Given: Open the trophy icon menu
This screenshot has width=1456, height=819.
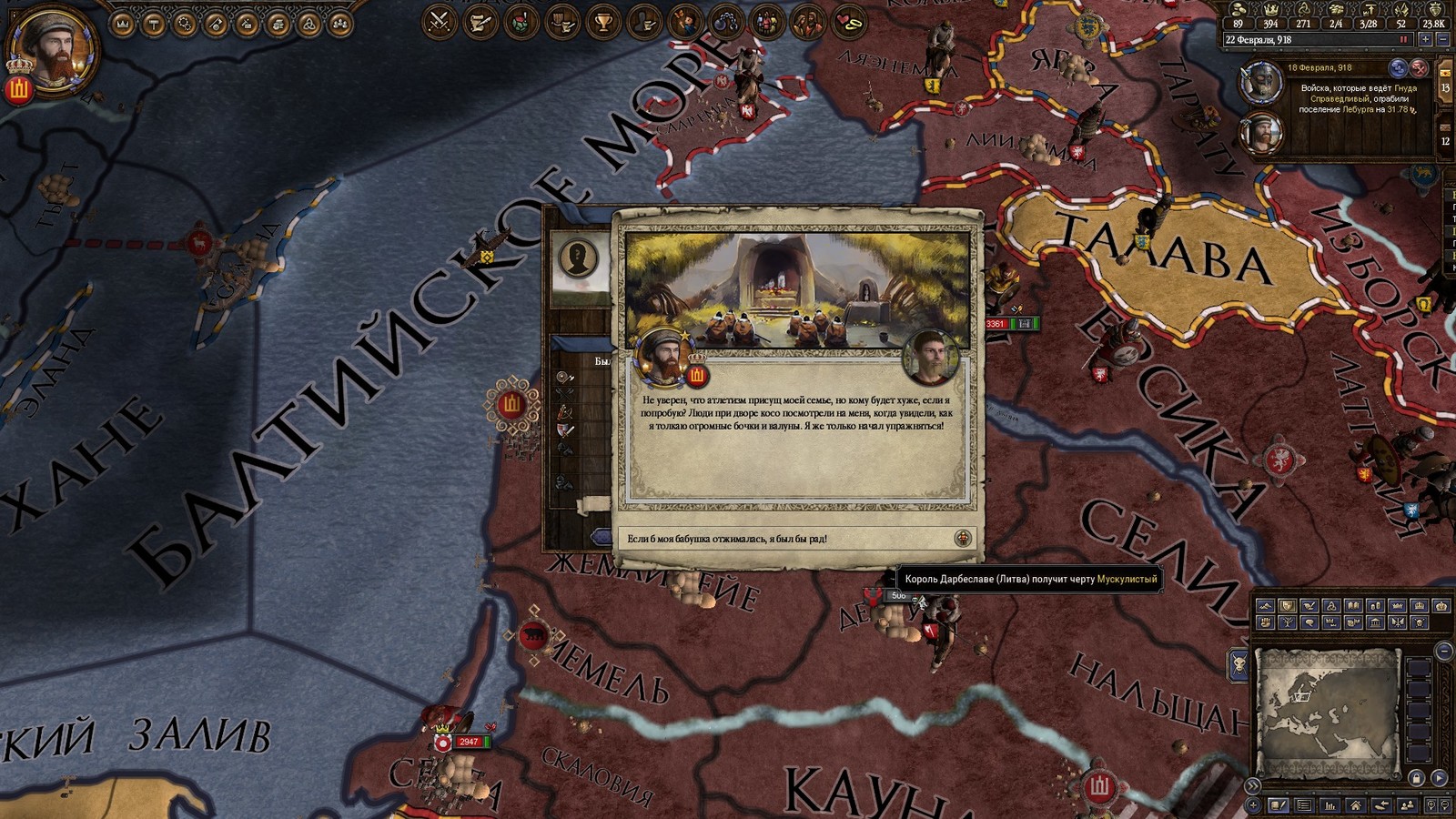Looking at the screenshot, I should 603,21.
